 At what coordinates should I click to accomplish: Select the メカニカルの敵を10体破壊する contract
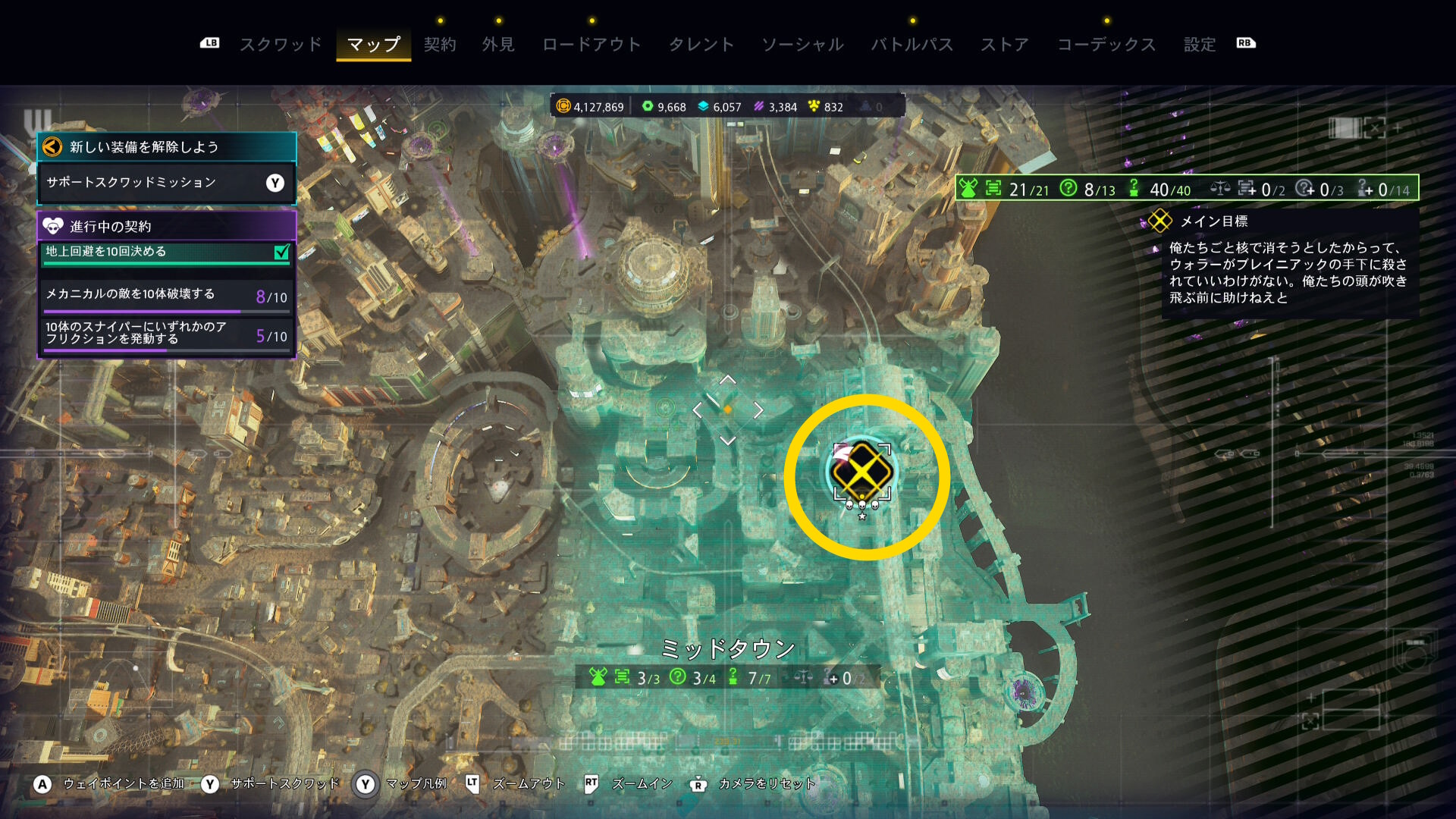166,295
